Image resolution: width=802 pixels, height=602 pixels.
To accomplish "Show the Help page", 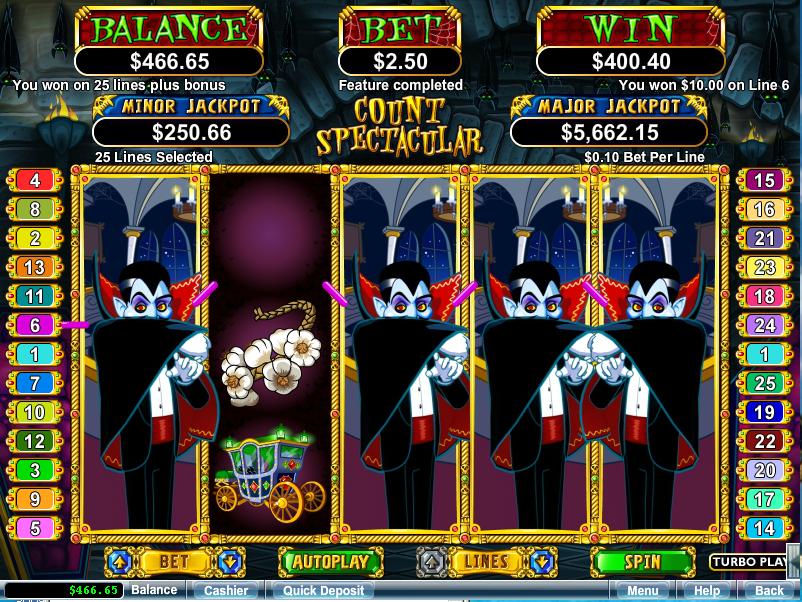I will click(x=706, y=591).
